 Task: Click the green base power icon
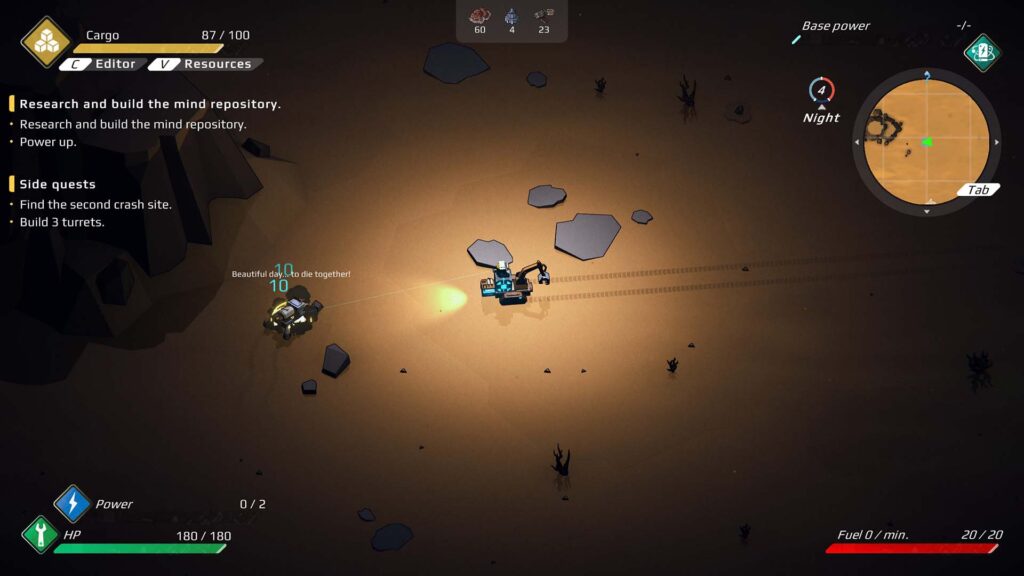click(x=982, y=52)
